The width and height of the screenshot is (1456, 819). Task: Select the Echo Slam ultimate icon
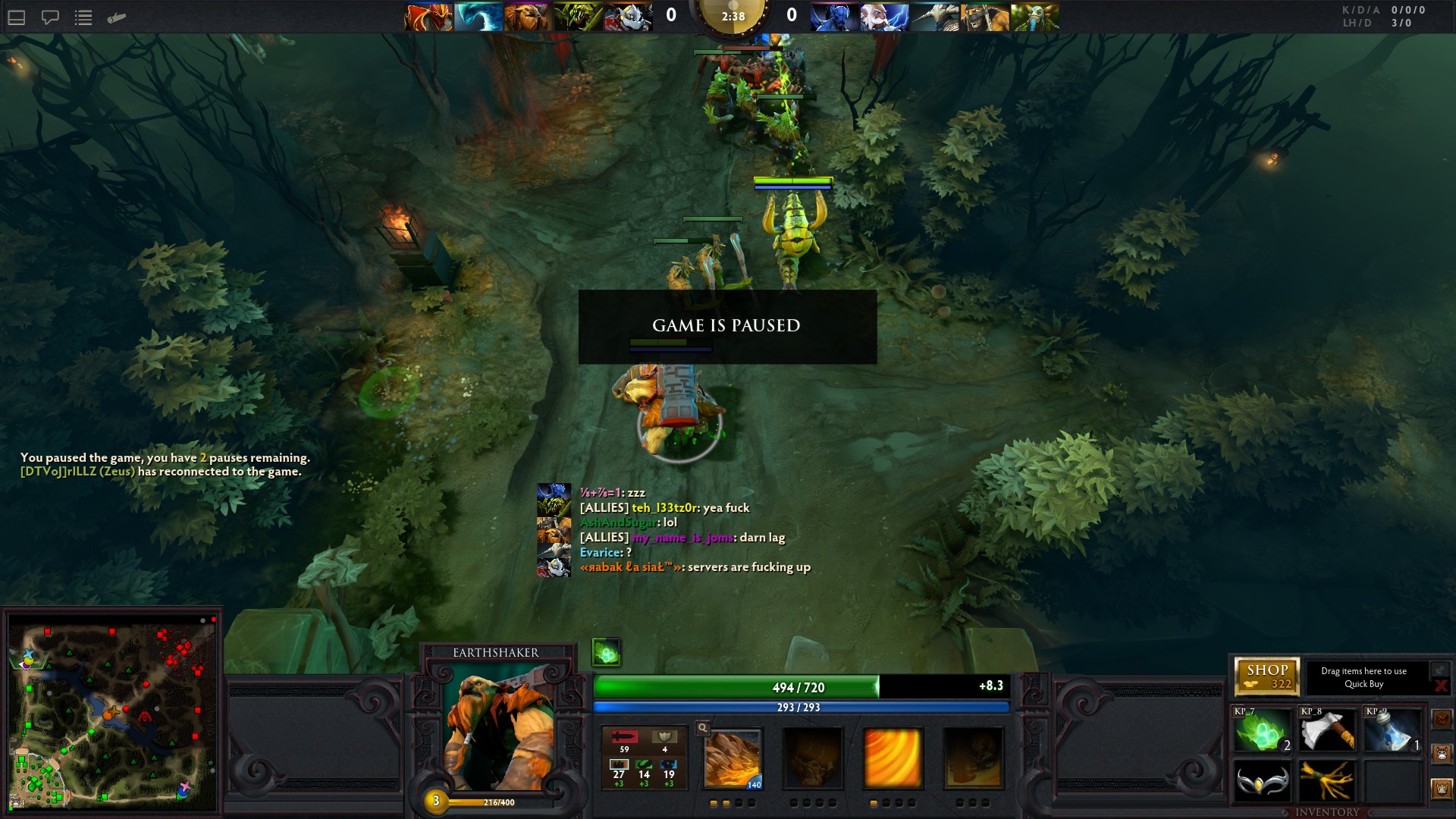click(973, 758)
